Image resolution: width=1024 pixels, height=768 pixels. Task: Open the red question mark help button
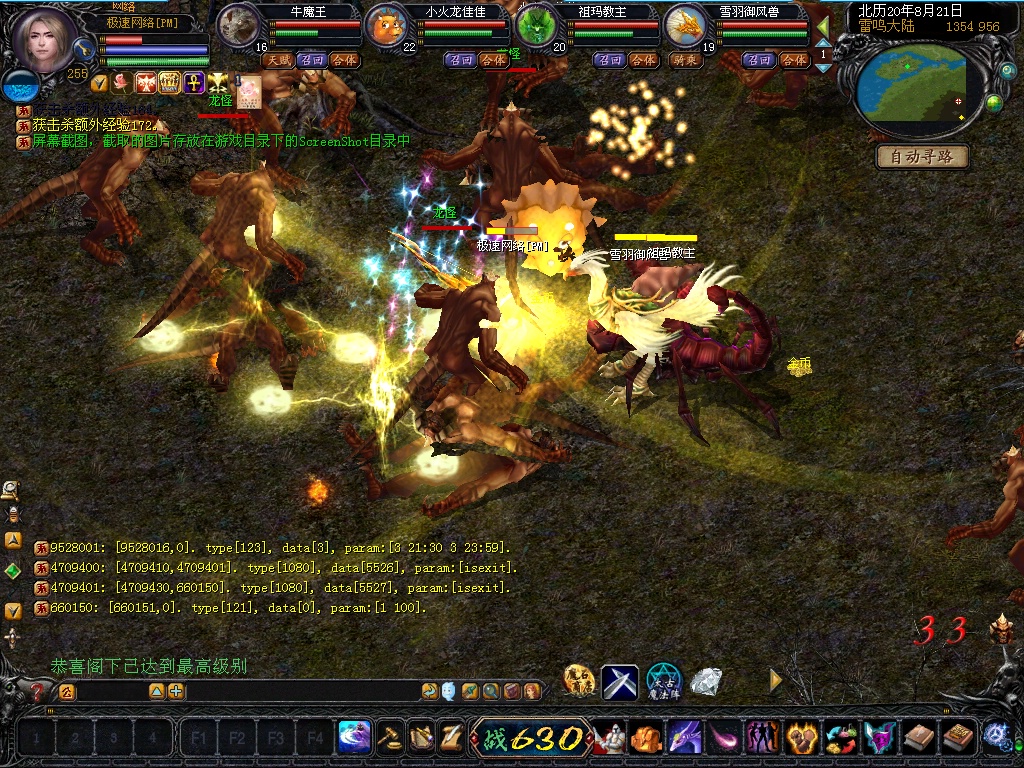[37, 691]
